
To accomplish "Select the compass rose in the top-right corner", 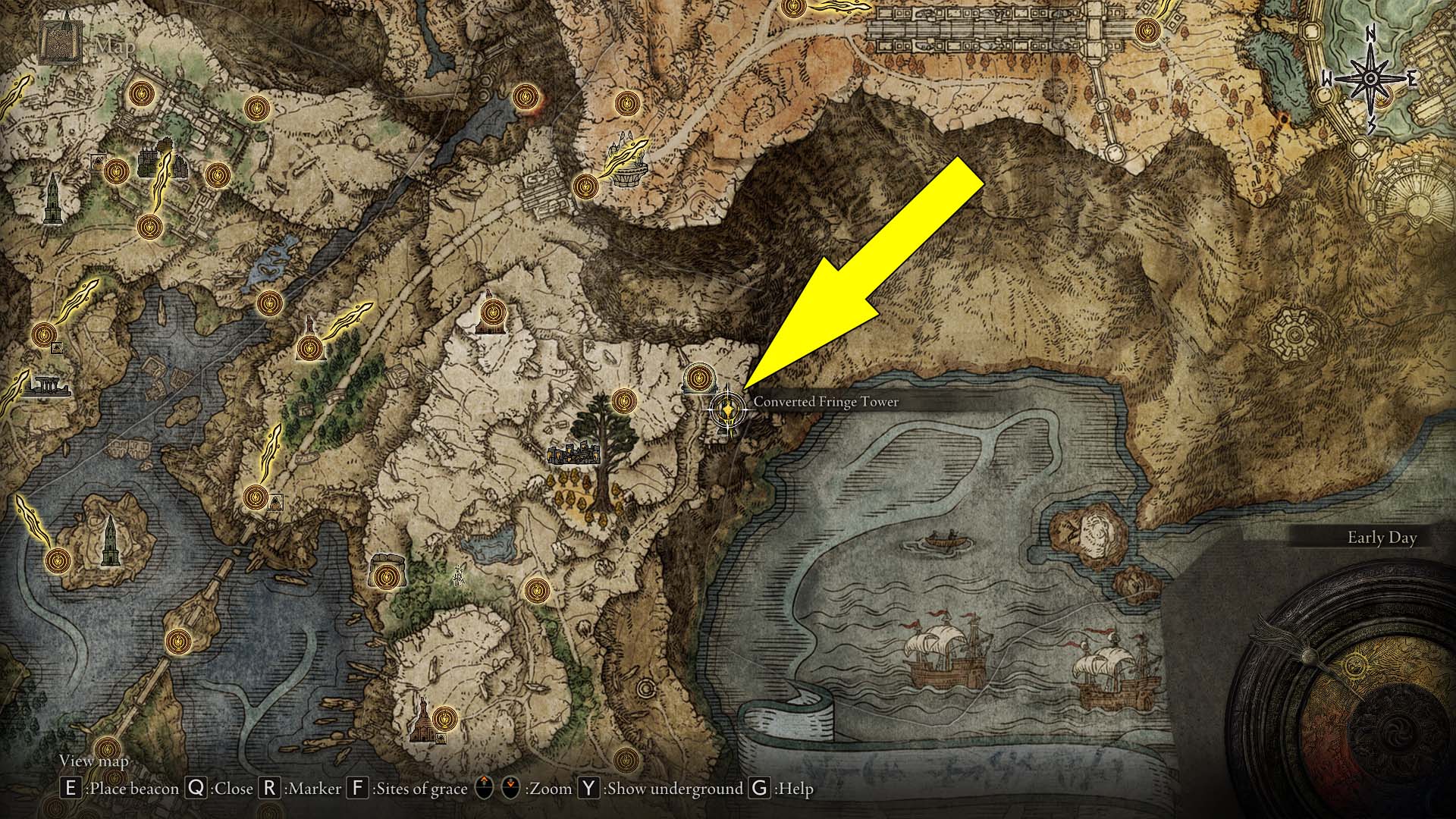I will pos(1370,77).
